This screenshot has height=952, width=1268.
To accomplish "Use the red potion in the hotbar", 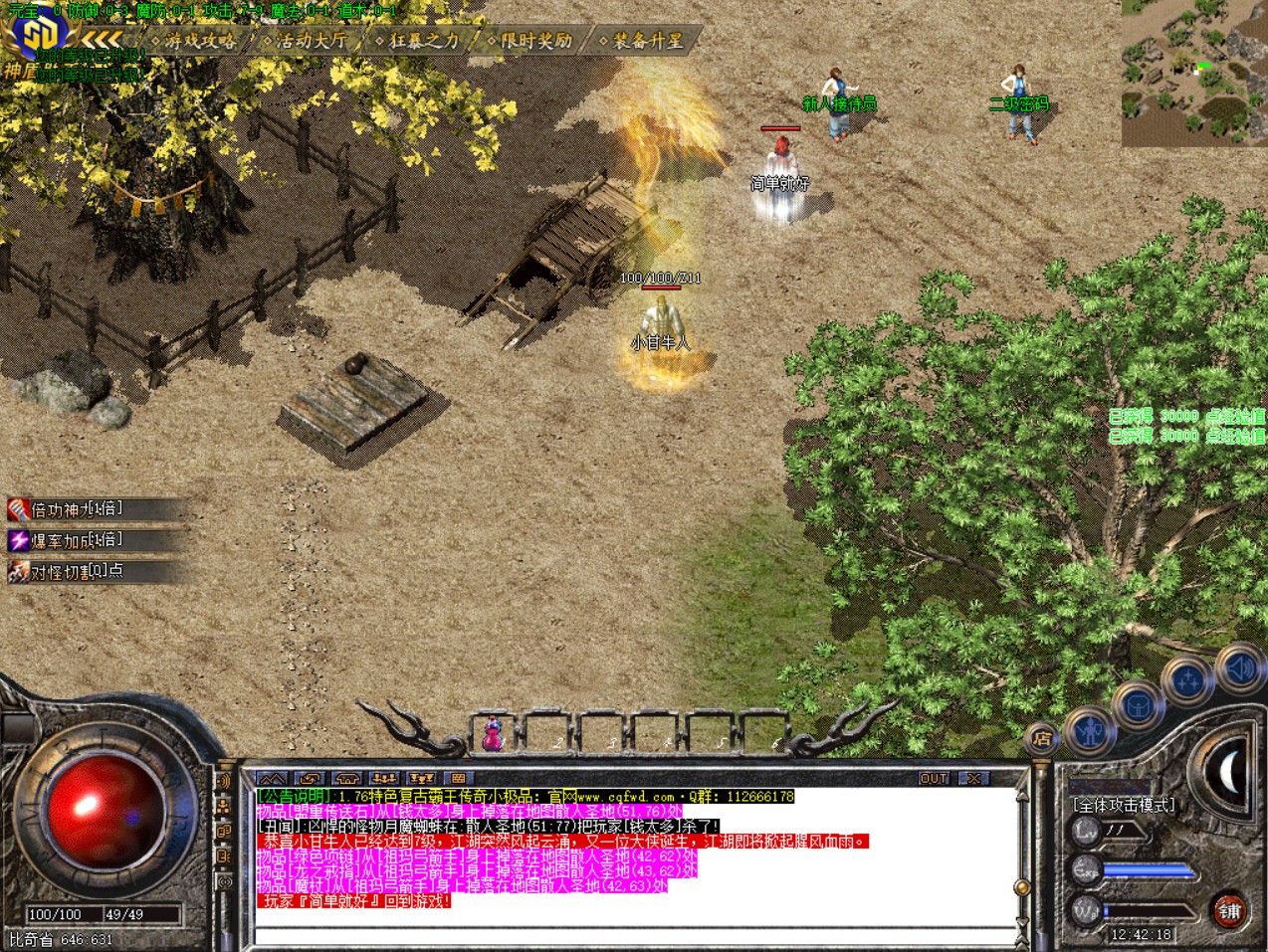I will click(x=492, y=735).
